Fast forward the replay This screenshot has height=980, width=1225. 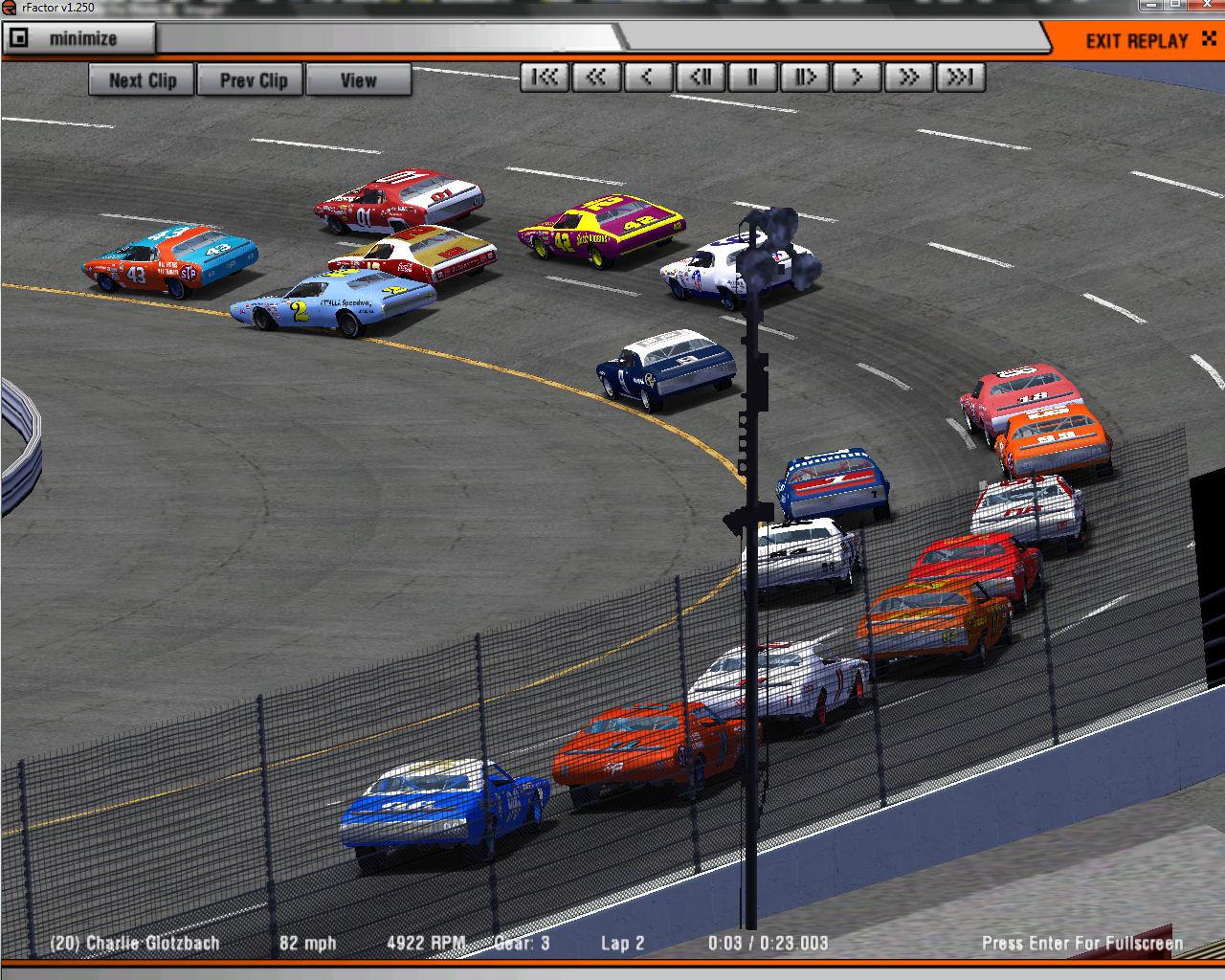point(908,78)
